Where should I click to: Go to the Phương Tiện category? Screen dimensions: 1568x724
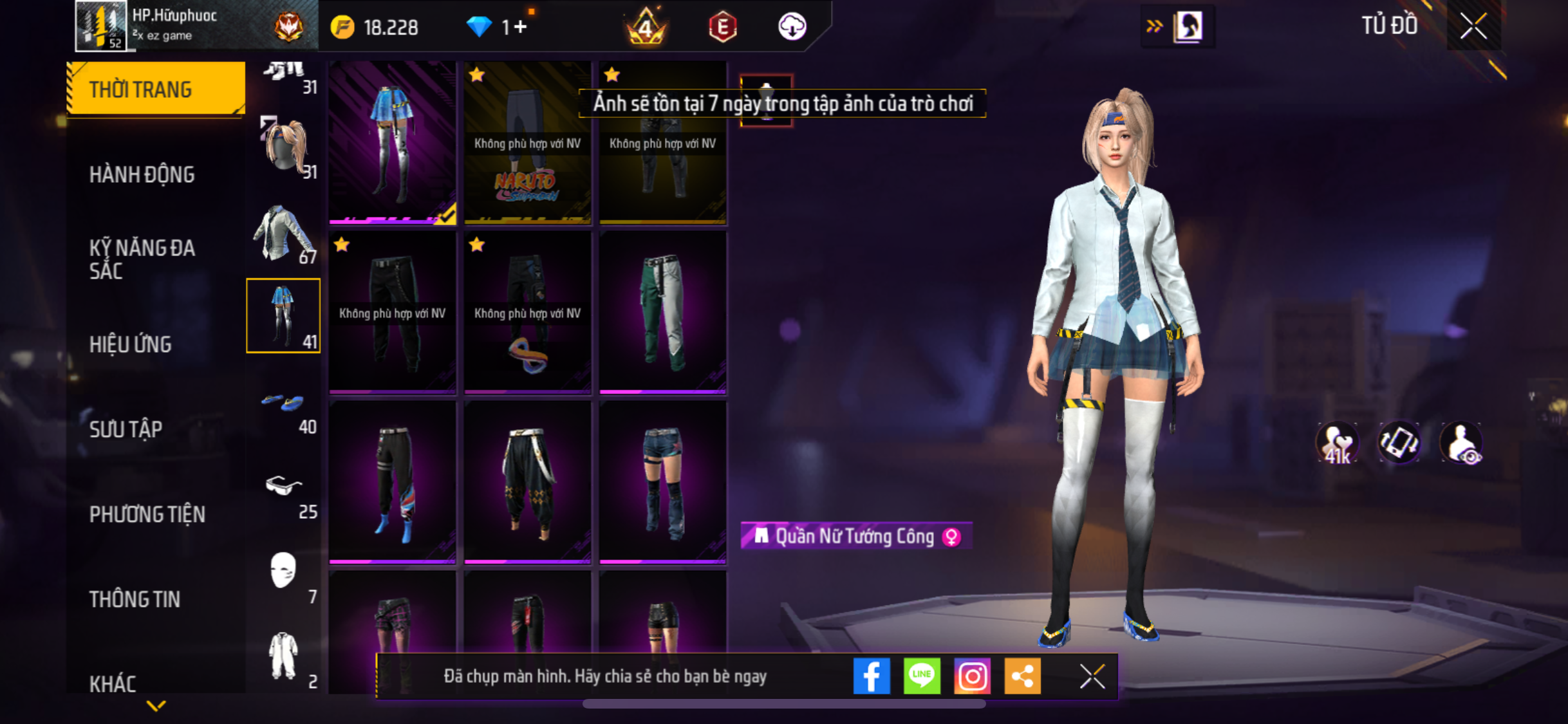[147, 514]
